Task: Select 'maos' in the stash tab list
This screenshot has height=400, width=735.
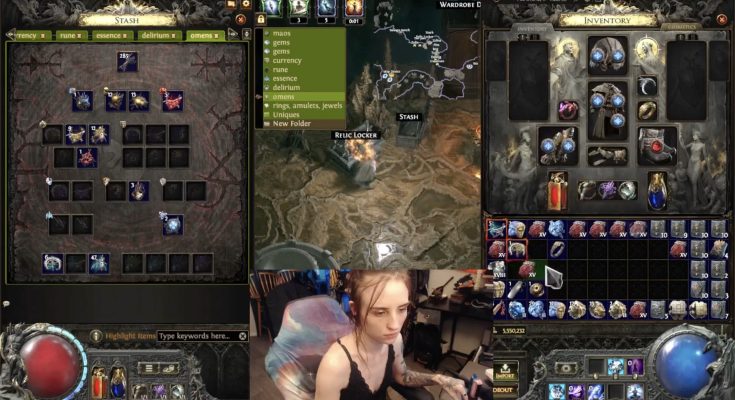Action: 282,33
